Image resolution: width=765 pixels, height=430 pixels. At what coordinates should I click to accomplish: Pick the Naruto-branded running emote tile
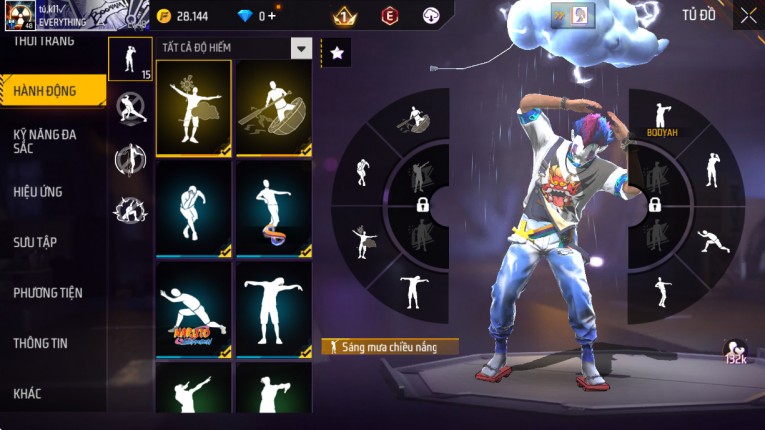coord(193,309)
